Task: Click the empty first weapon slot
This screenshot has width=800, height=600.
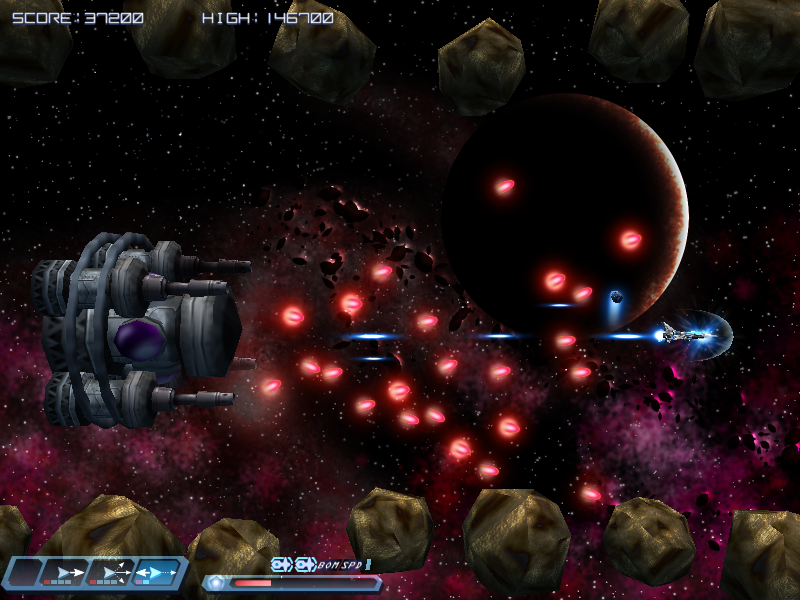Action: tap(24, 572)
